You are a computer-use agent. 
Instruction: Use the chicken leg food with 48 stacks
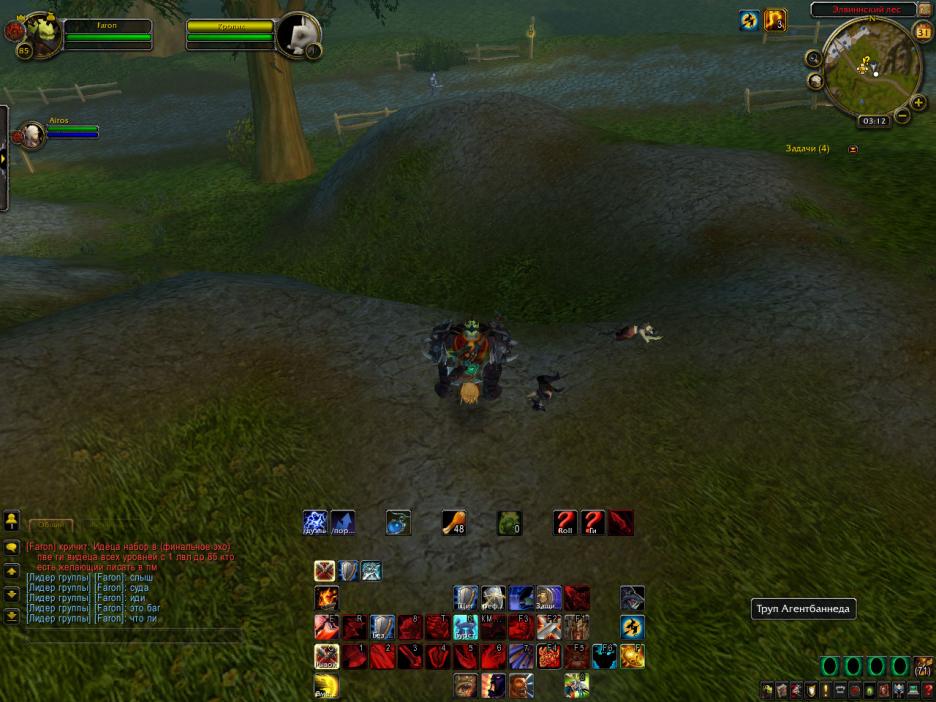click(x=454, y=522)
